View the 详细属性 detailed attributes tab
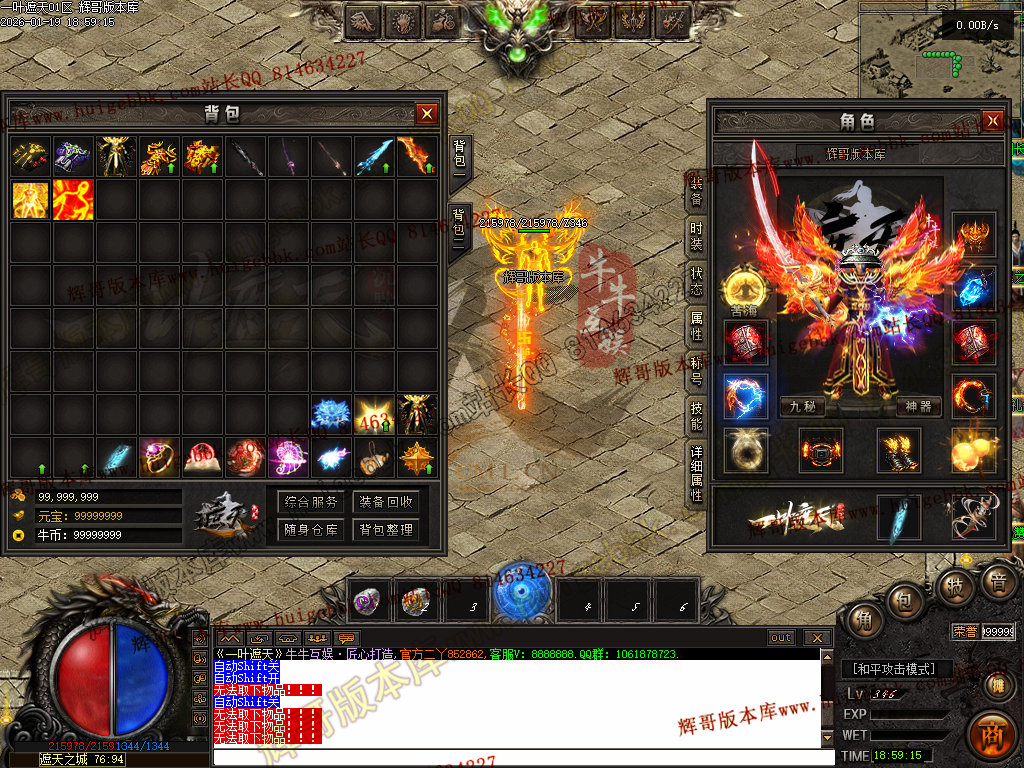Screen dimensions: 1024x768 point(696,474)
